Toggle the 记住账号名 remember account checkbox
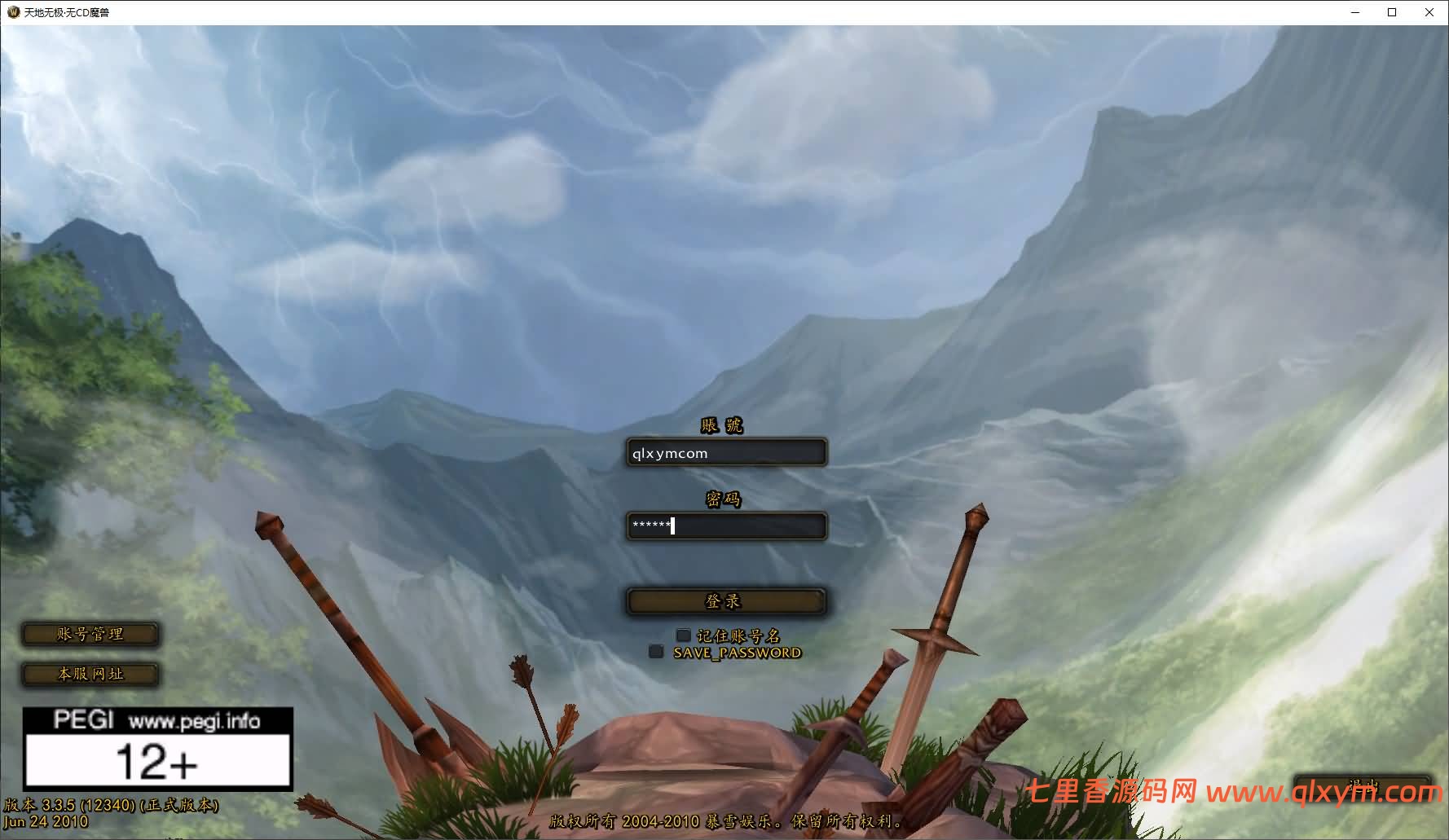Screen dimensions: 1449x840 [683, 635]
